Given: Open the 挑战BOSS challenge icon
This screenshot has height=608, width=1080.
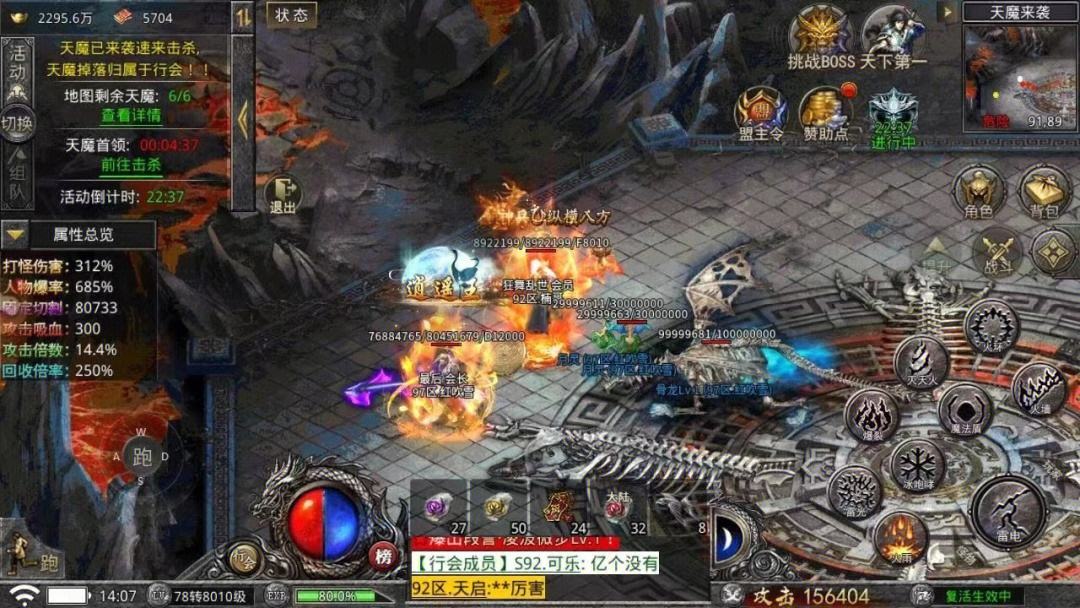Looking at the screenshot, I should [x=821, y=38].
